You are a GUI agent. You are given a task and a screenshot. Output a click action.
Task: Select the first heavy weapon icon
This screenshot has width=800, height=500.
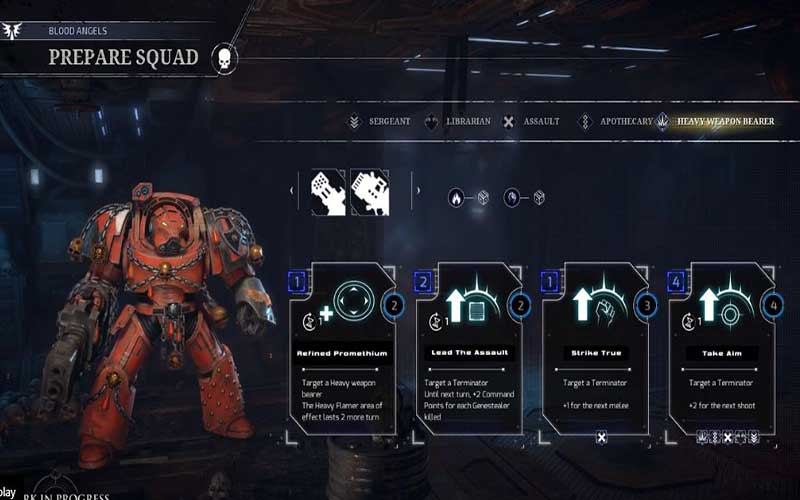[x=328, y=192]
